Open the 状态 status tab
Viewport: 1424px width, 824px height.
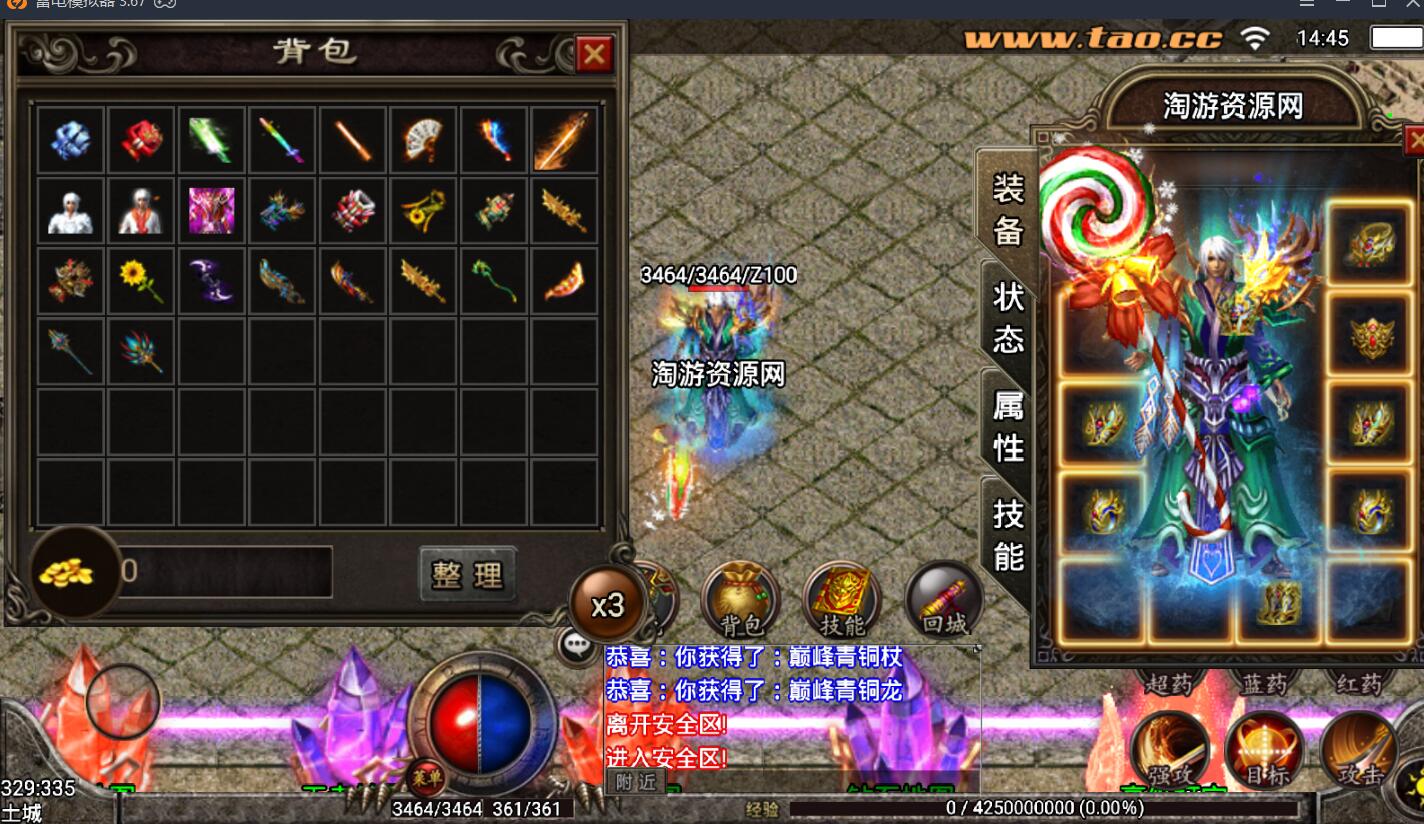pyautogui.click(x=1008, y=317)
